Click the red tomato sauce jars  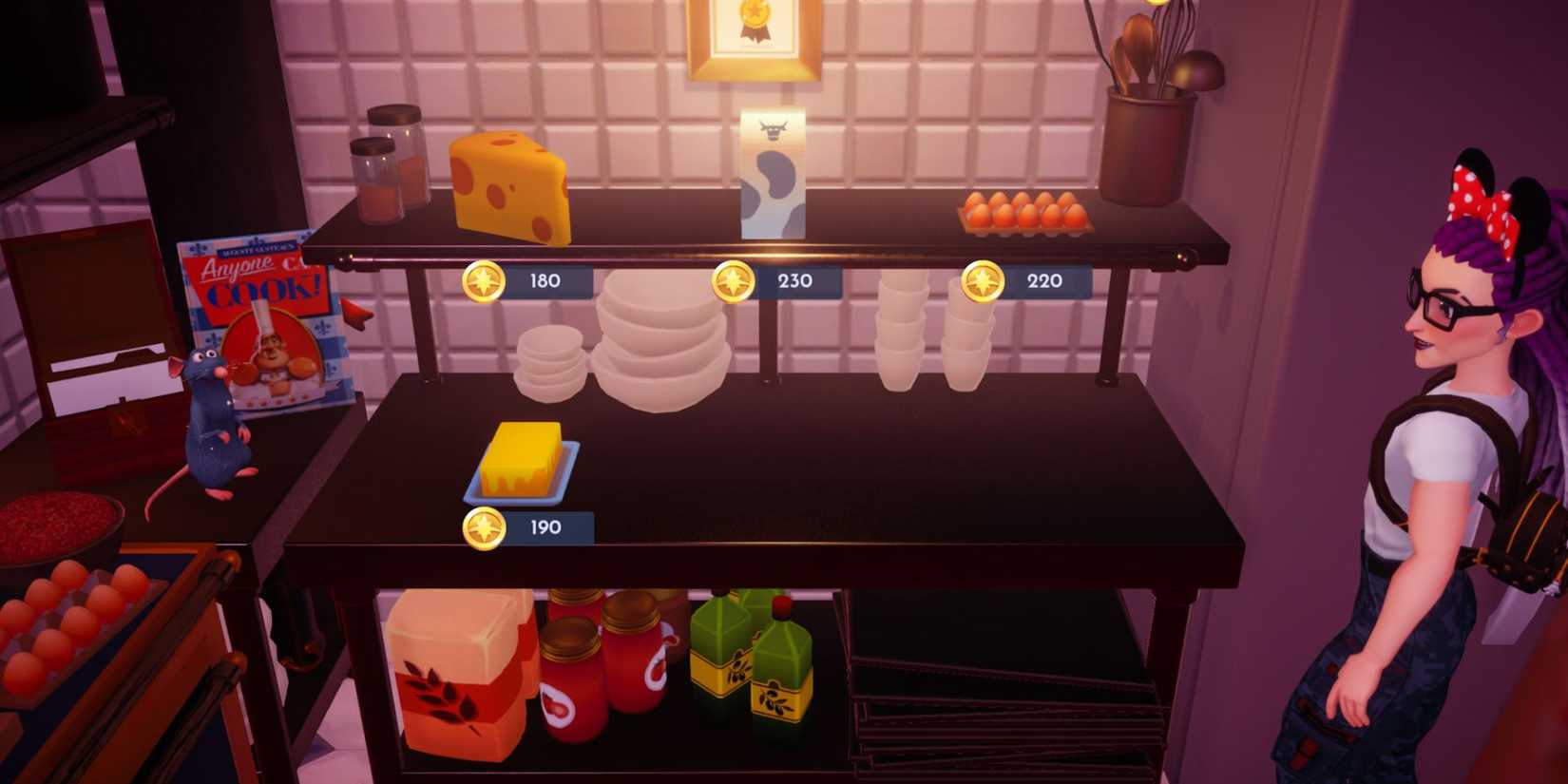click(608, 665)
